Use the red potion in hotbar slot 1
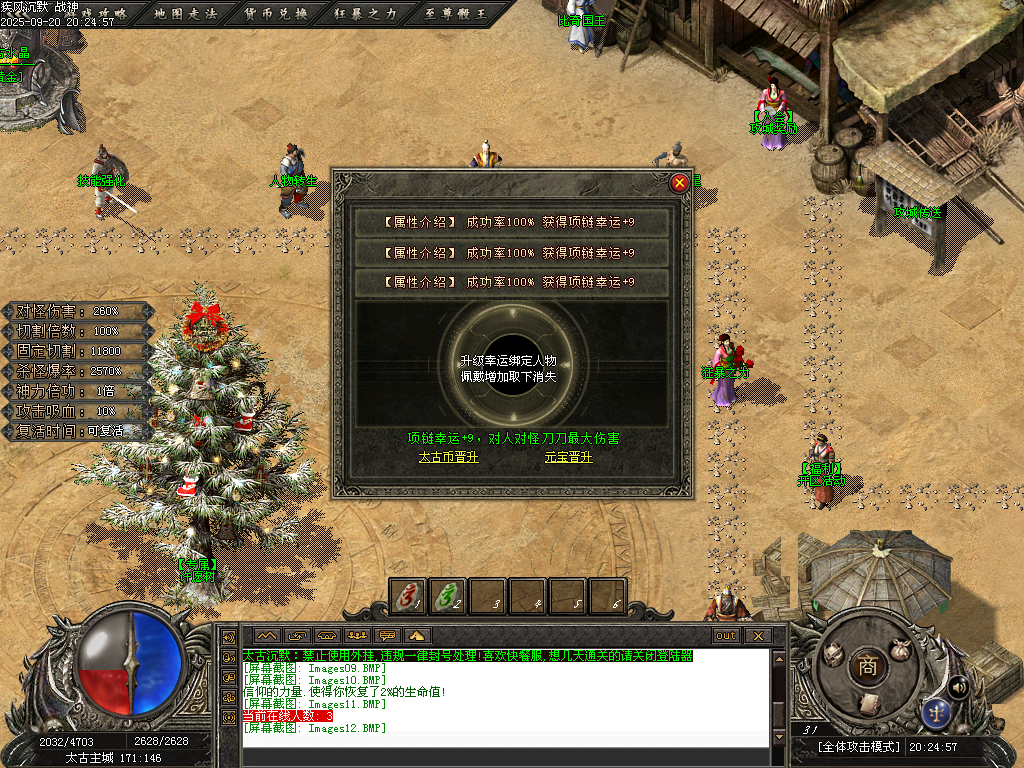The width and height of the screenshot is (1024, 768). pos(408,596)
